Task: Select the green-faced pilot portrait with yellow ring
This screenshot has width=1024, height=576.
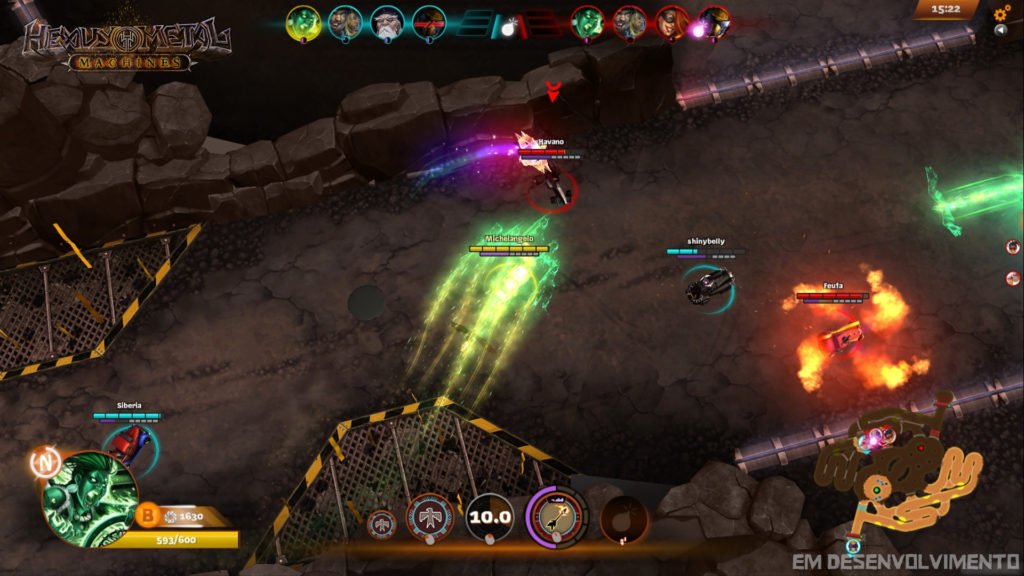Action: (303, 22)
